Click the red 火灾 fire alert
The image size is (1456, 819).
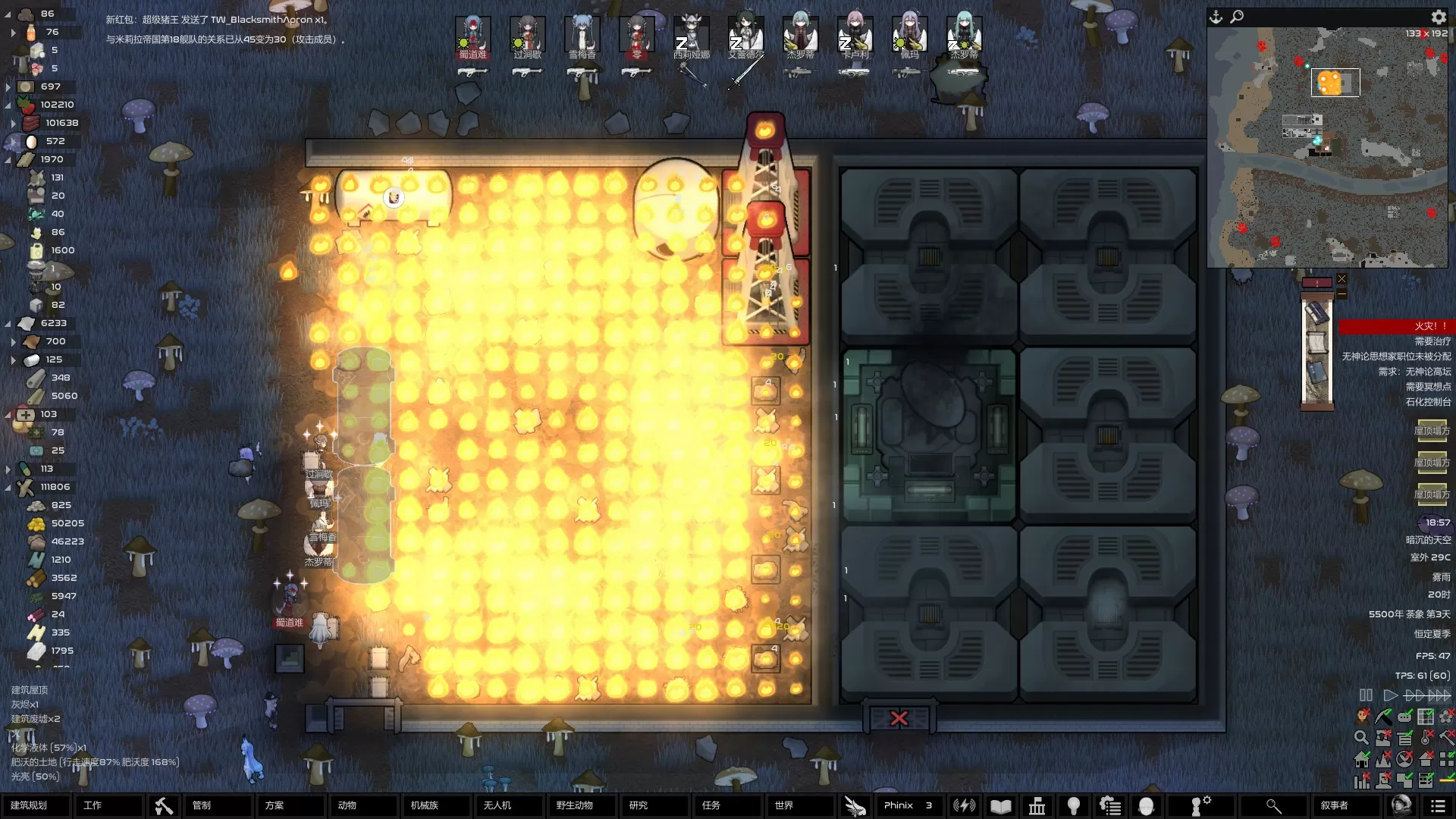point(1395,326)
